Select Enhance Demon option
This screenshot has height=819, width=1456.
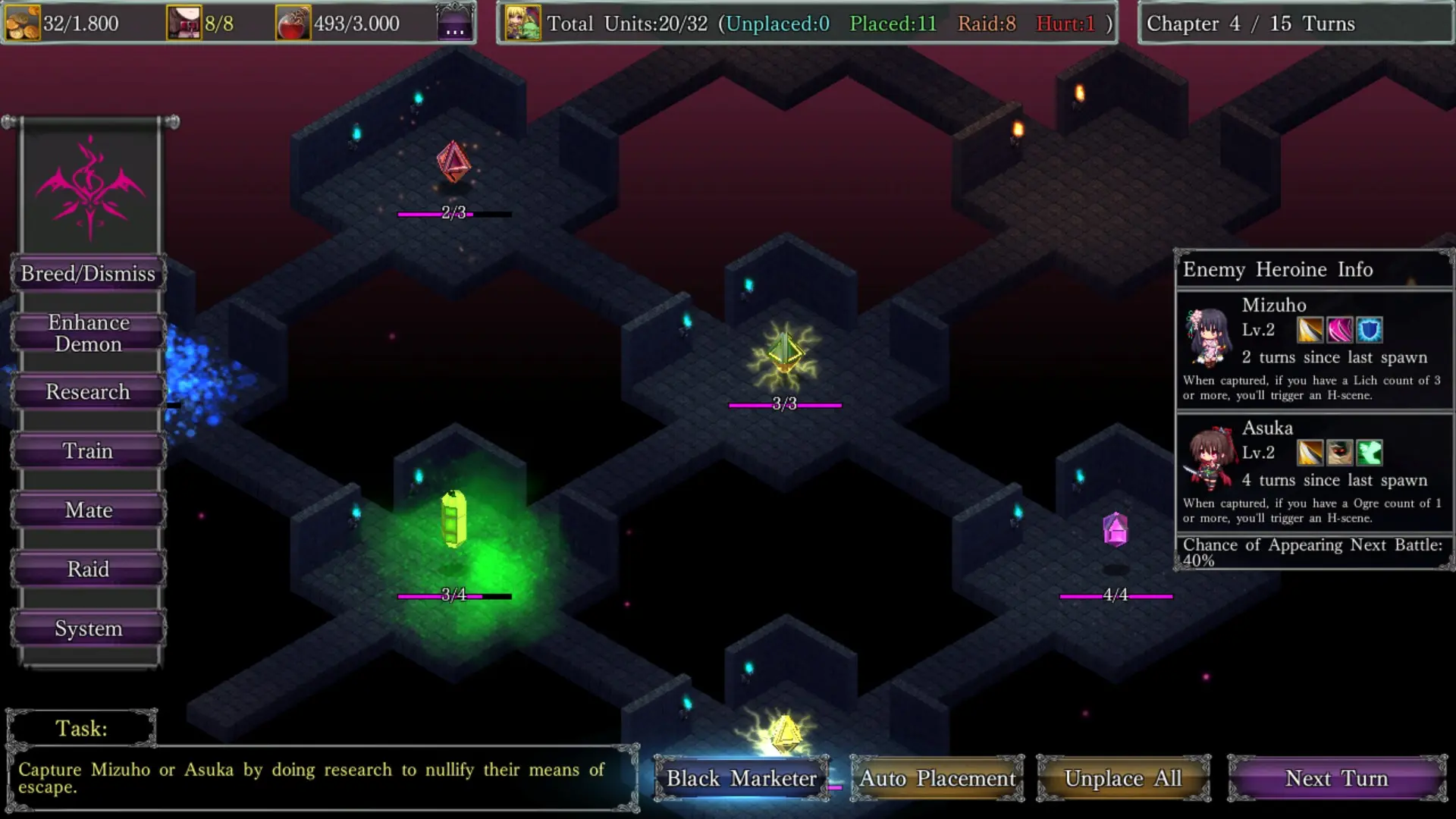point(88,334)
